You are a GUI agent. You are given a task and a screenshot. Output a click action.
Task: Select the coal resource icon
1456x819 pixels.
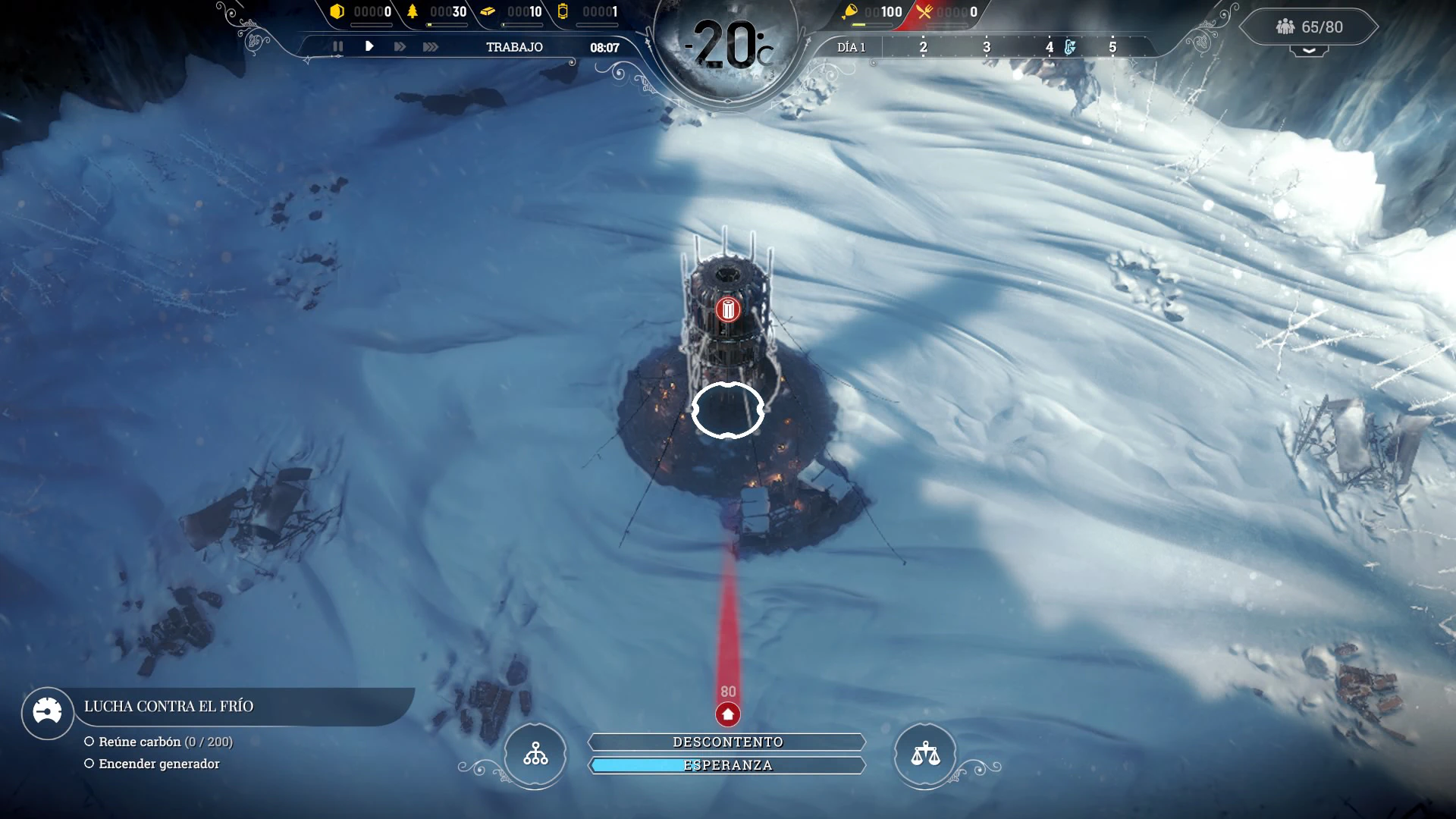pyautogui.click(x=337, y=11)
